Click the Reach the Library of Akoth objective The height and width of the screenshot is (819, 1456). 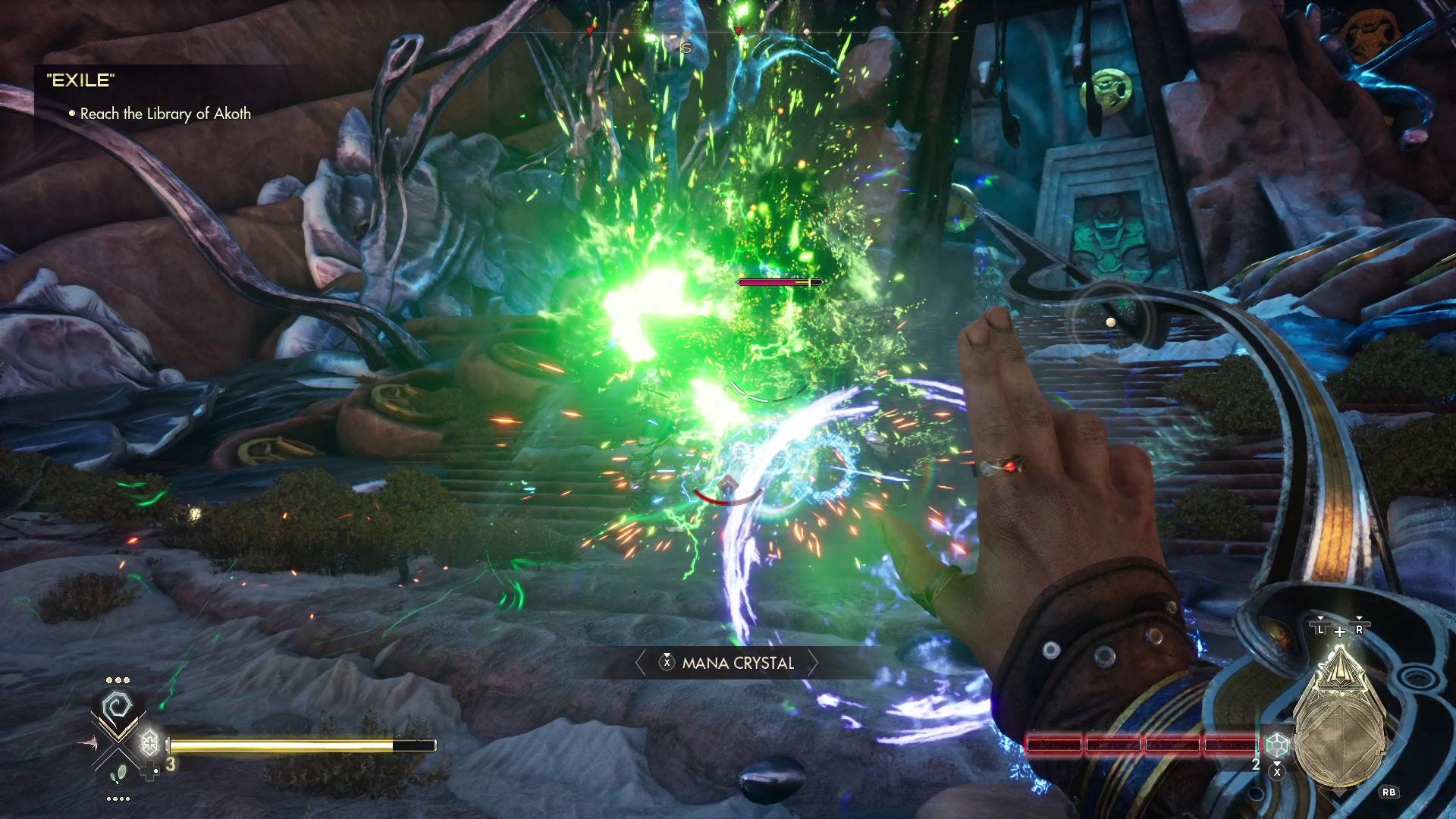pos(165,114)
